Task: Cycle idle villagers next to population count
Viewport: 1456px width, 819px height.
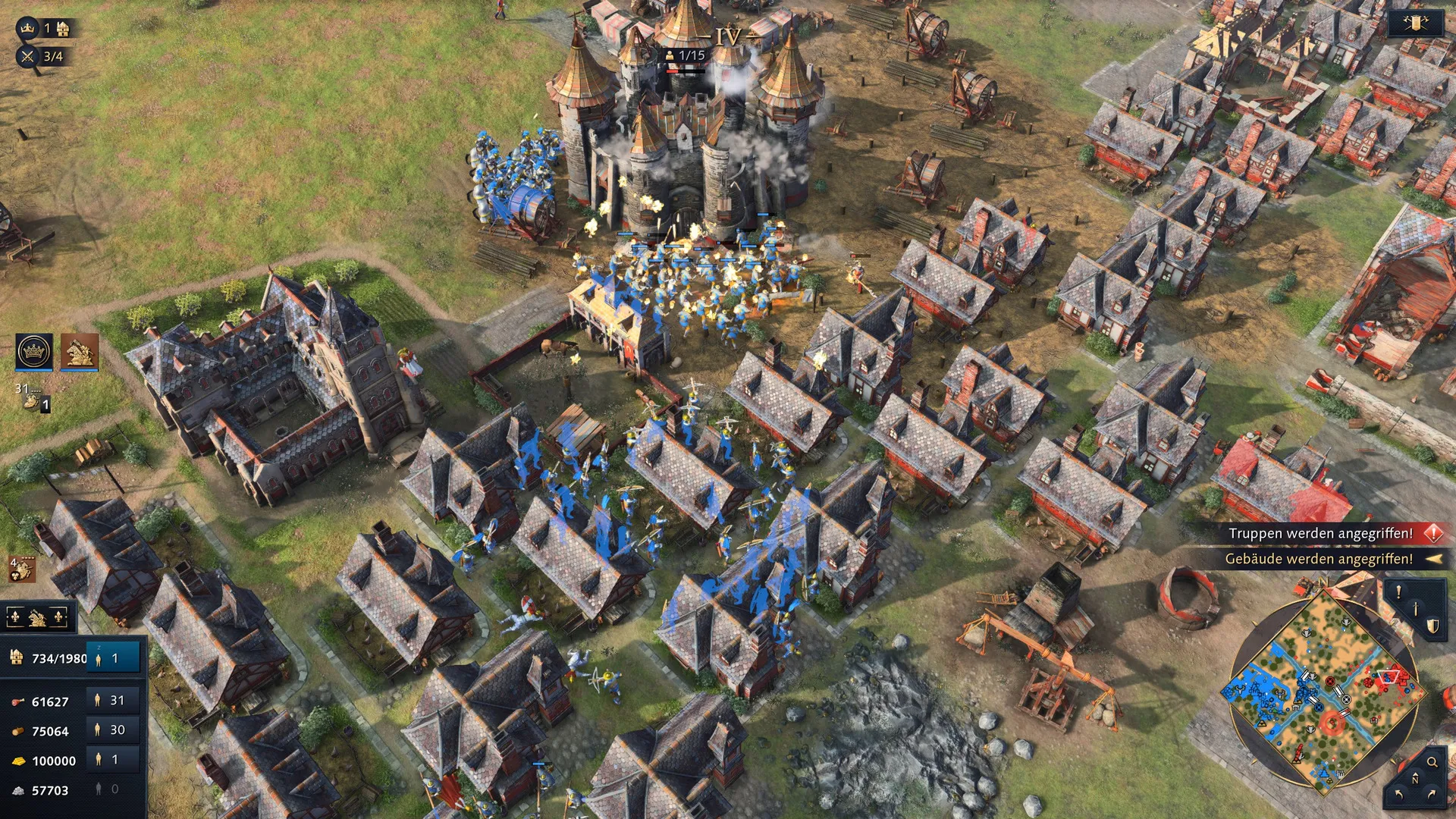Action: click(114, 658)
